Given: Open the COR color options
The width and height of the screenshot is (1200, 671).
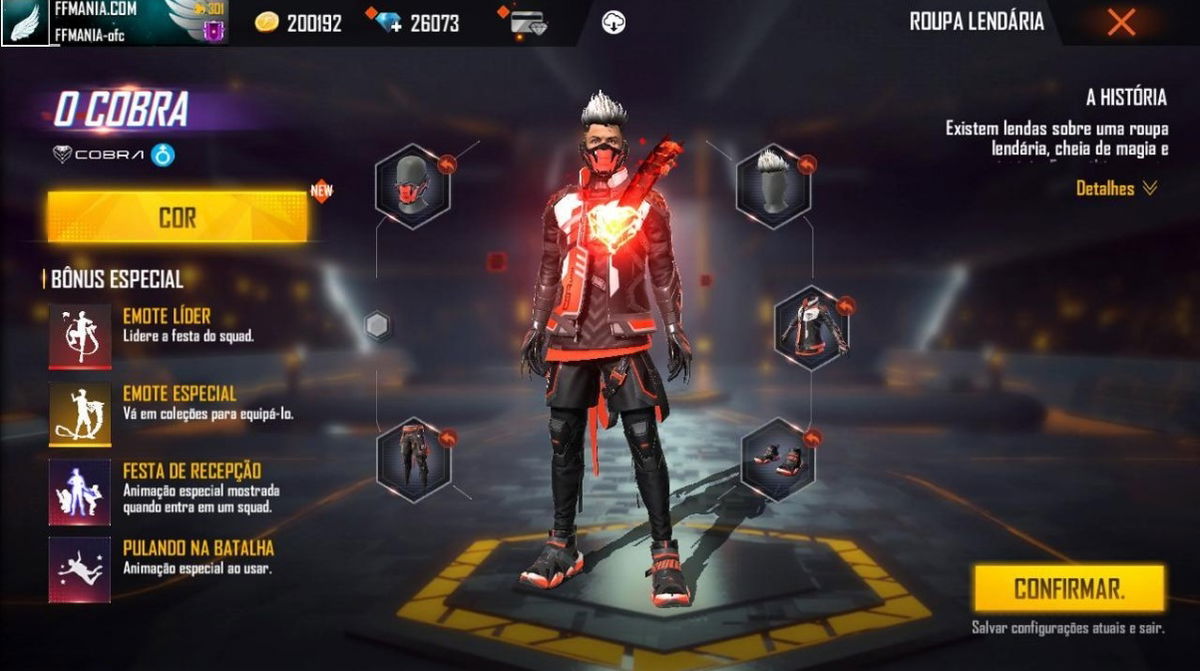Looking at the screenshot, I should point(177,217).
